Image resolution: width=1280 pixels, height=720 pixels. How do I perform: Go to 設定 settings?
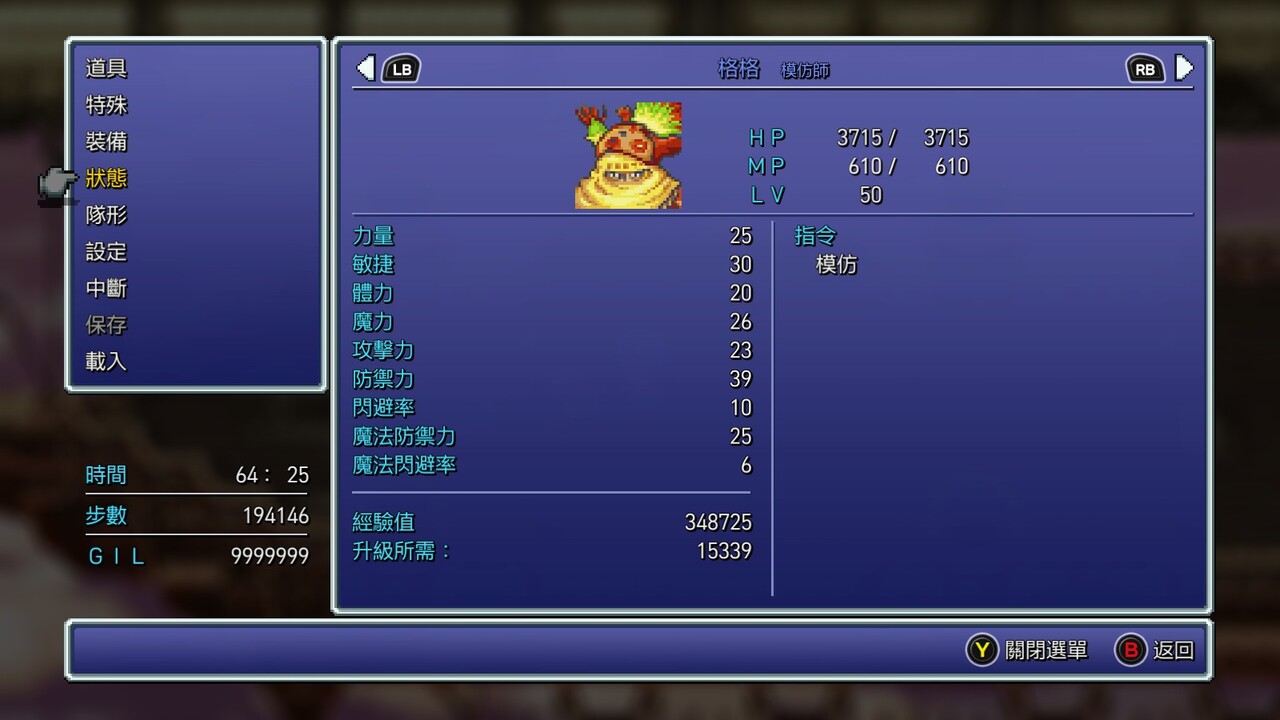point(106,252)
